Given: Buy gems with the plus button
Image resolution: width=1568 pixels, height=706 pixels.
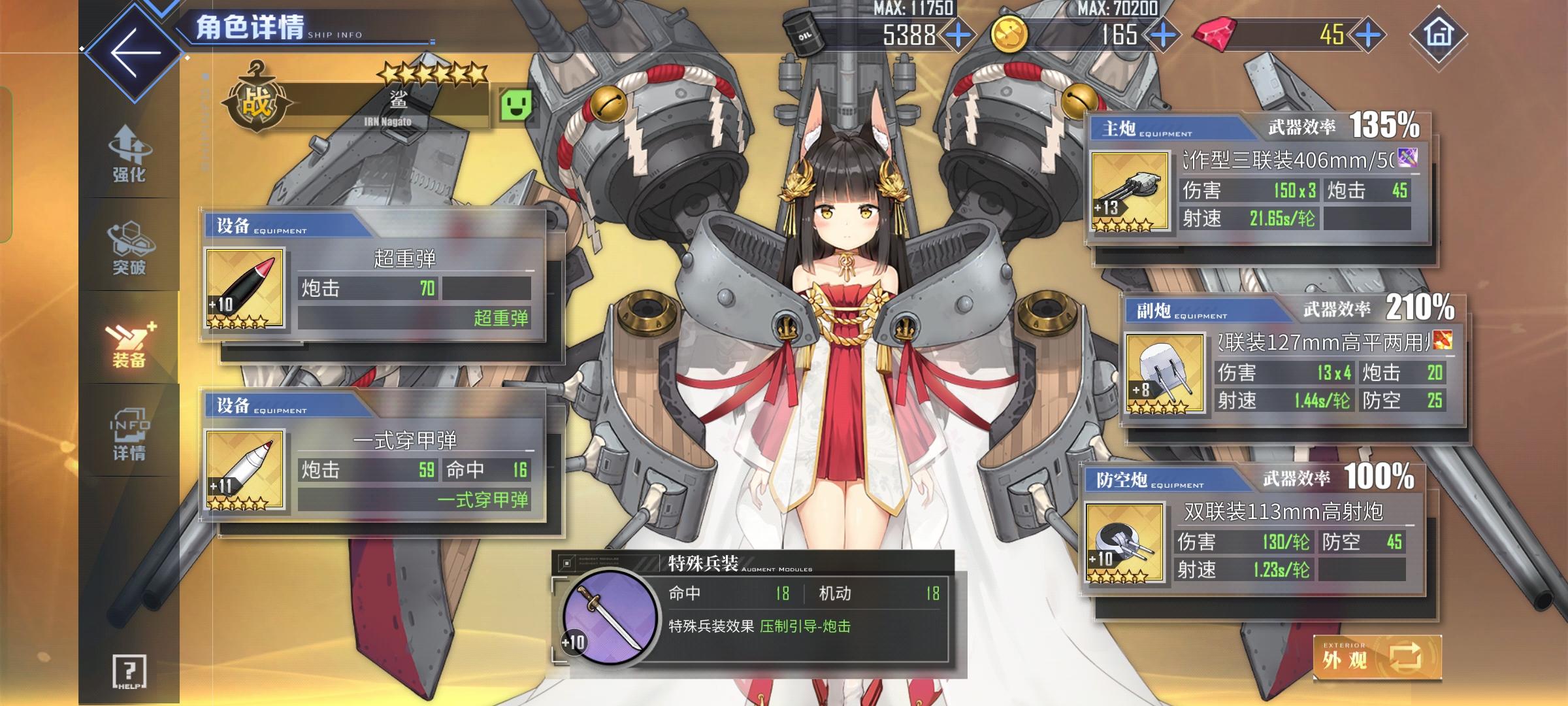Looking at the screenshot, I should pyautogui.click(x=1368, y=35).
